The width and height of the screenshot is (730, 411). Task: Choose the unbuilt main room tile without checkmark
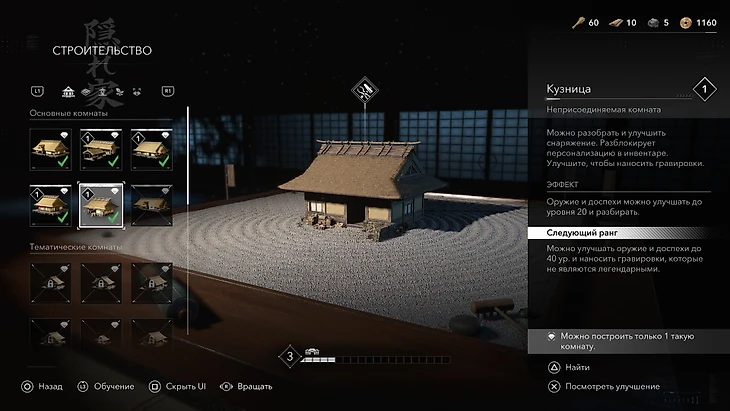coord(151,204)
